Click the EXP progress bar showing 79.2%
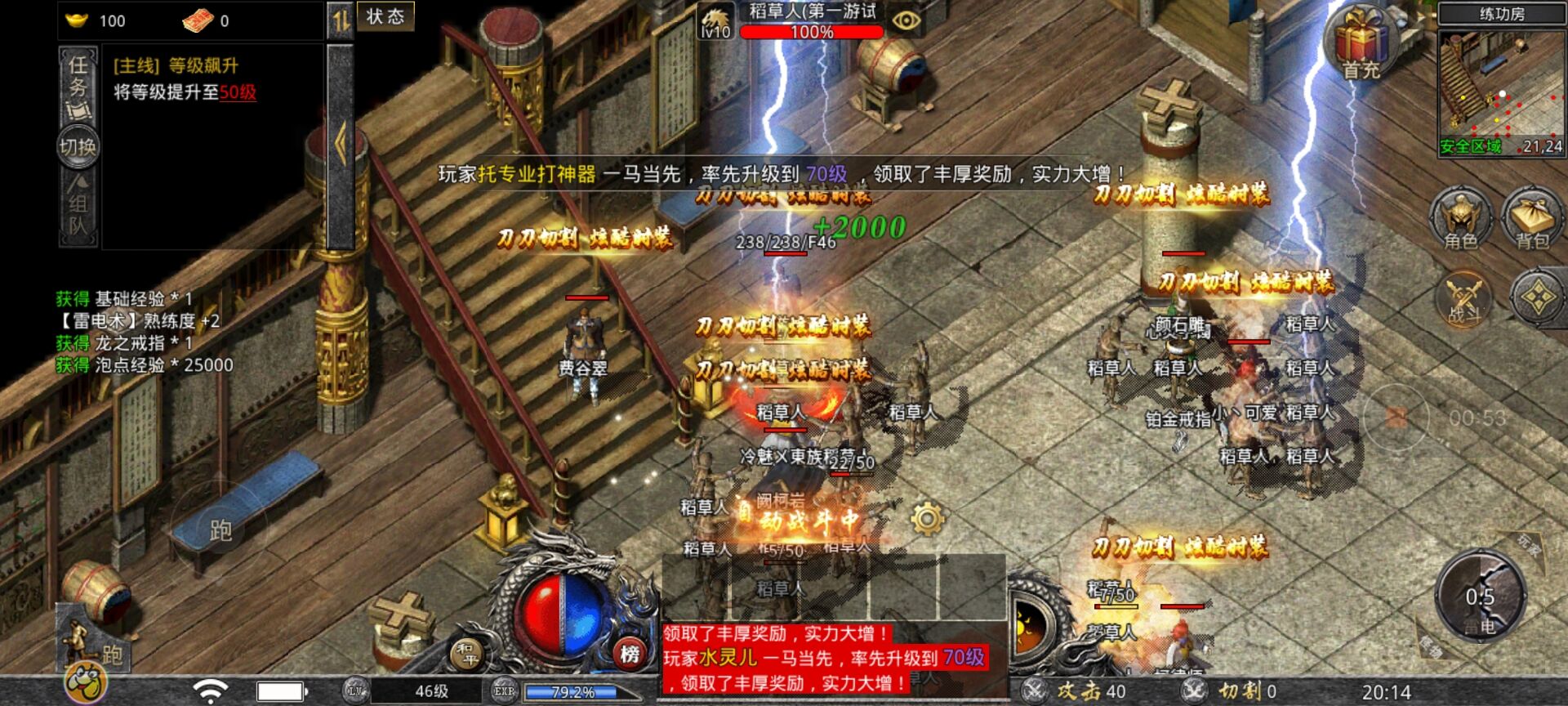1568x706 pixels. (x=570, y=690)
